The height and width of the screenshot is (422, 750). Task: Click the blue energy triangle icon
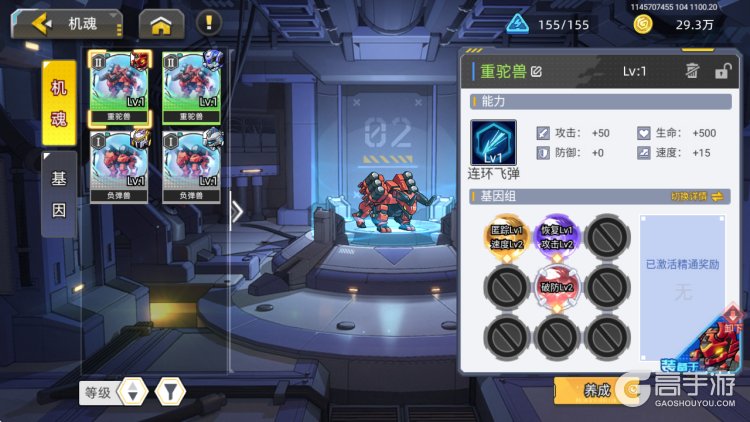click(x=517, y=24)
